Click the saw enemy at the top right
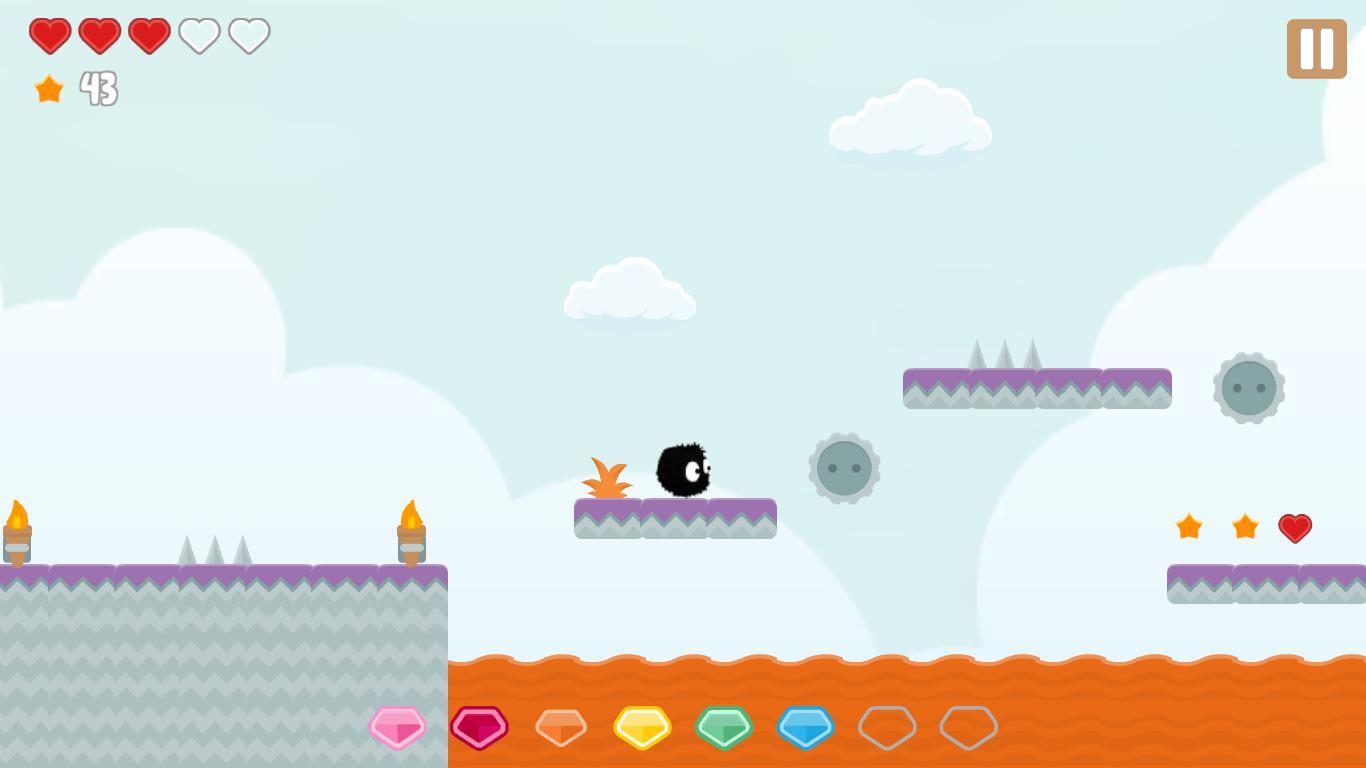The height and width of the screenshot is (768, 1366). coord(1249,388)
